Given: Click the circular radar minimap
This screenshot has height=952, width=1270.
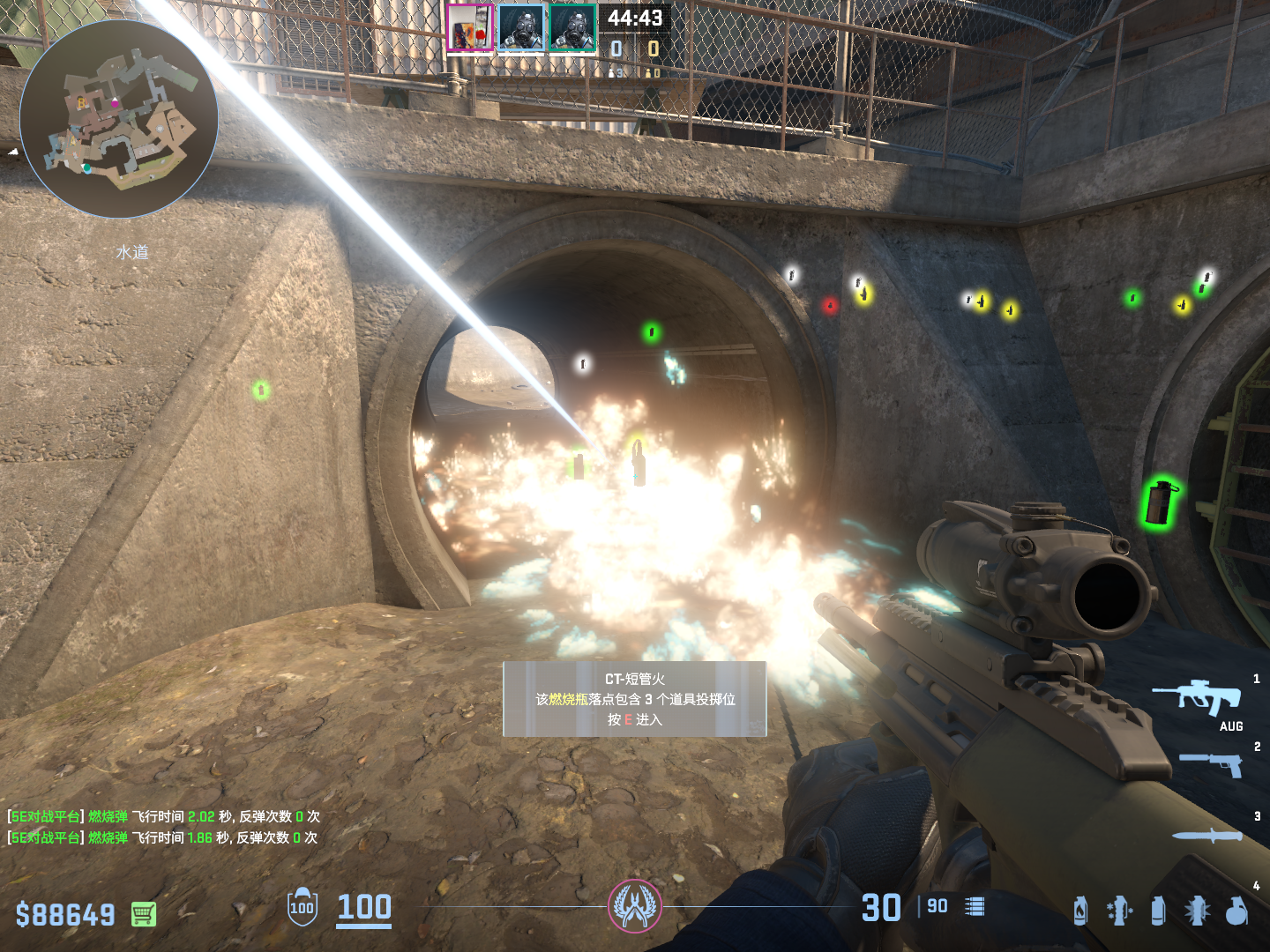Looking at the screenshot, I should (119, 119).
